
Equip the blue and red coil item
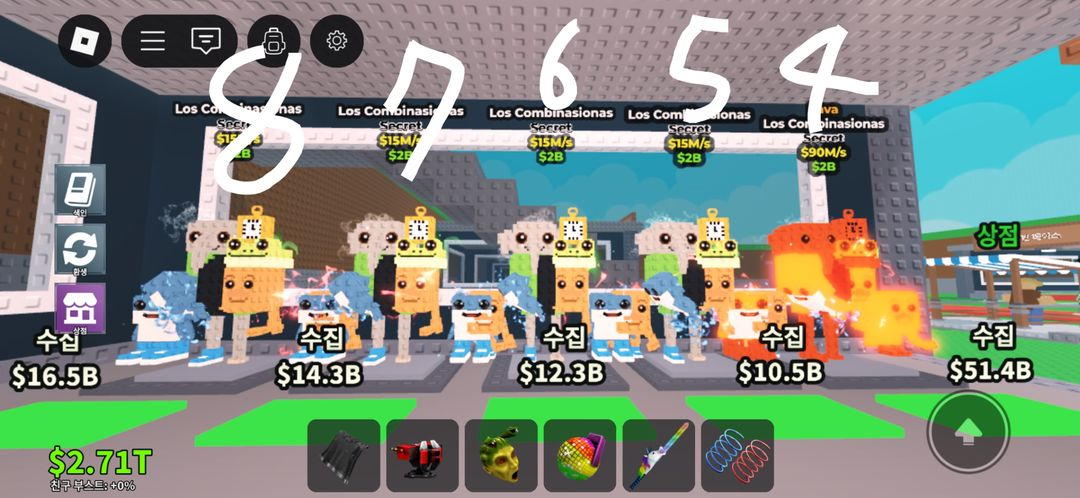737,455
